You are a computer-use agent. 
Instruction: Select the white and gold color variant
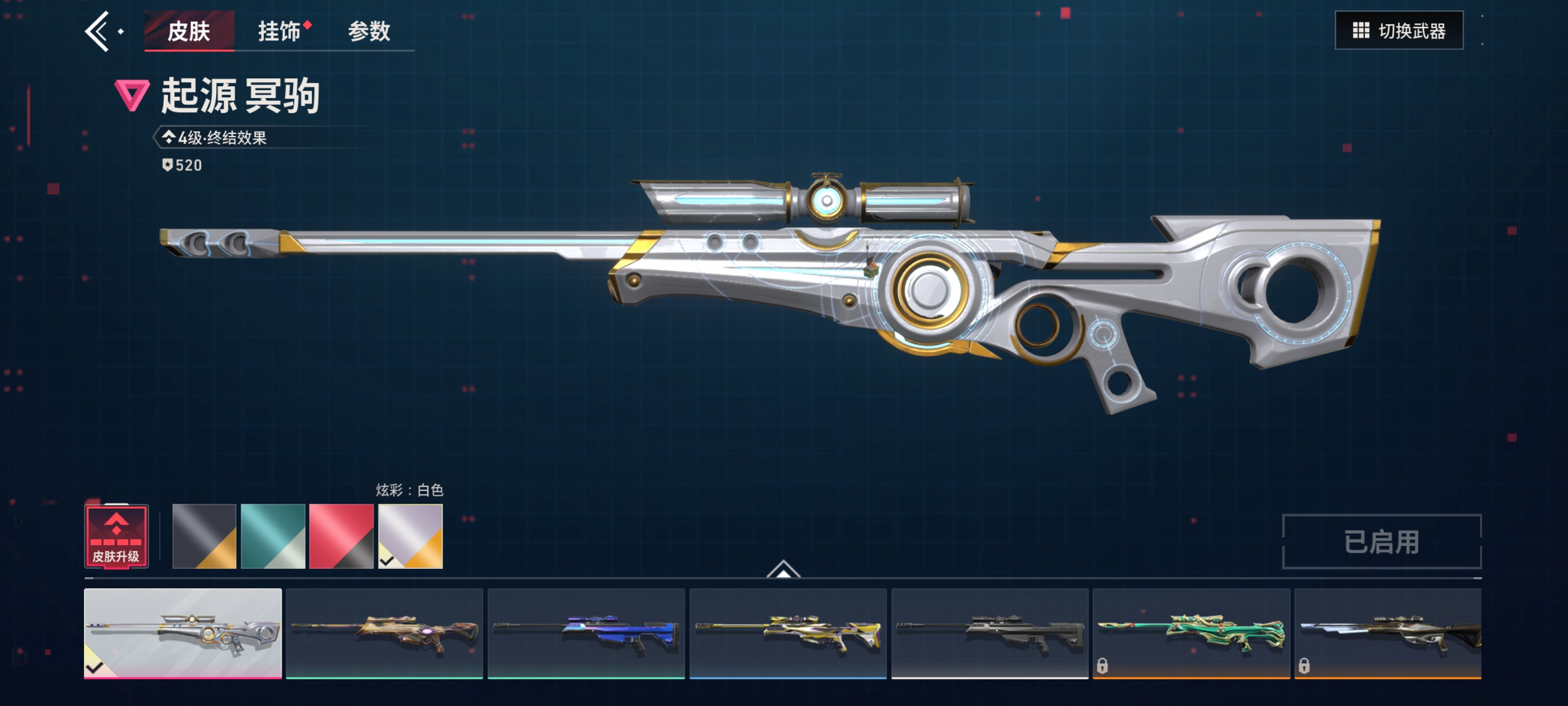pyautogui.click(x=410, y=536)
